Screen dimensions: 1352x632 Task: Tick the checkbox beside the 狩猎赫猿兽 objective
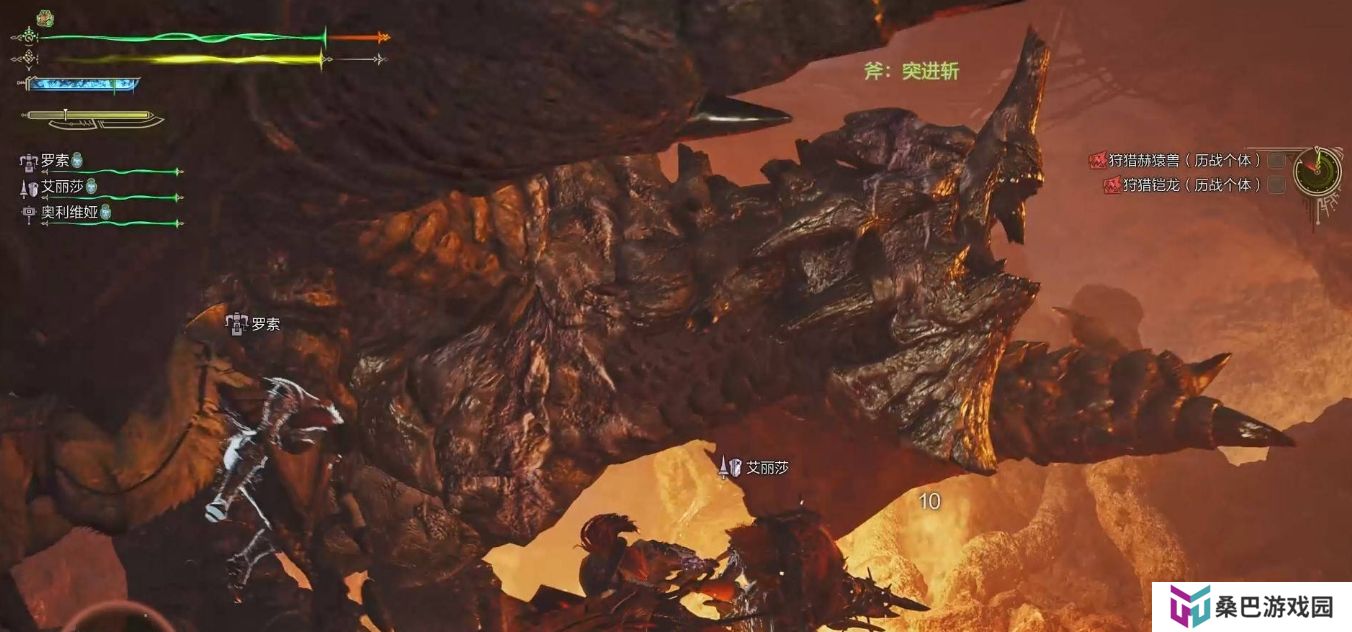pyautogui.click(x=1276, y=160)
